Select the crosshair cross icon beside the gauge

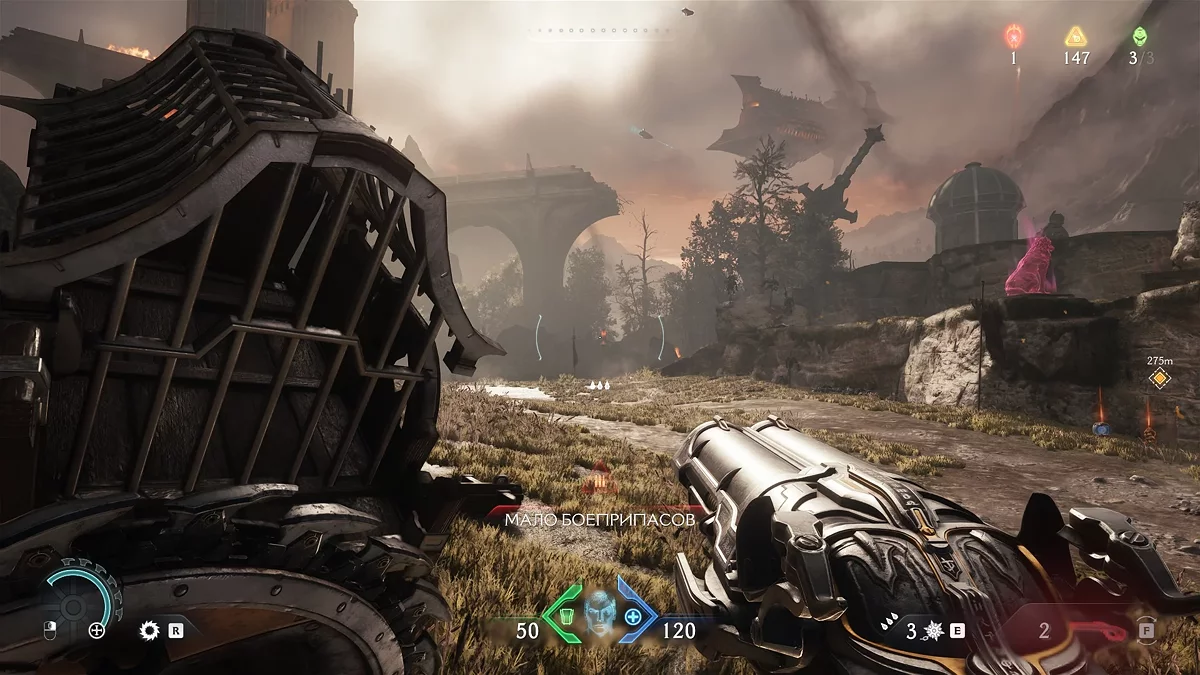[97, 630]
